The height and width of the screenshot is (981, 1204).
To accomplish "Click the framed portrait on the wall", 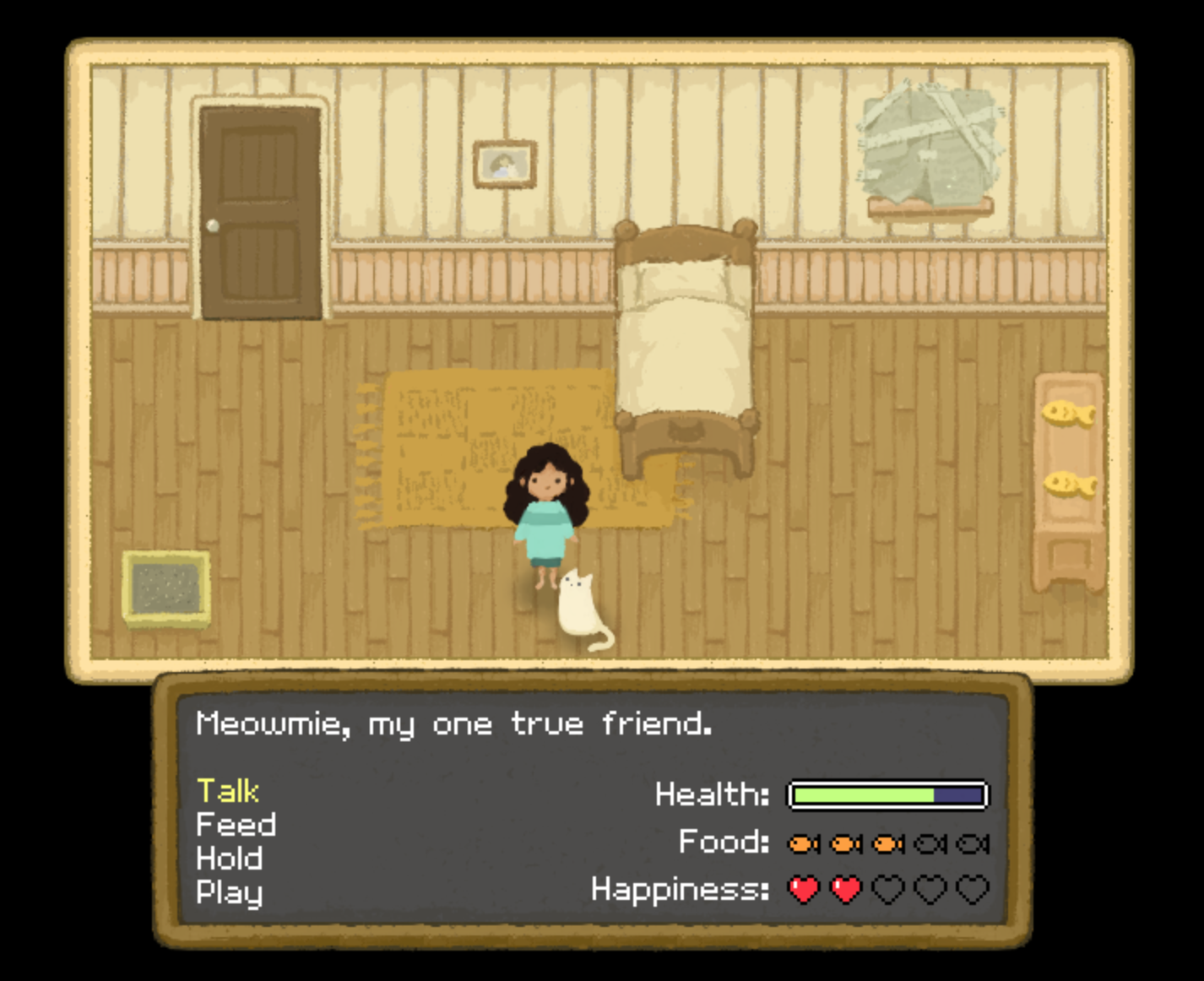I will coord(505,163).
